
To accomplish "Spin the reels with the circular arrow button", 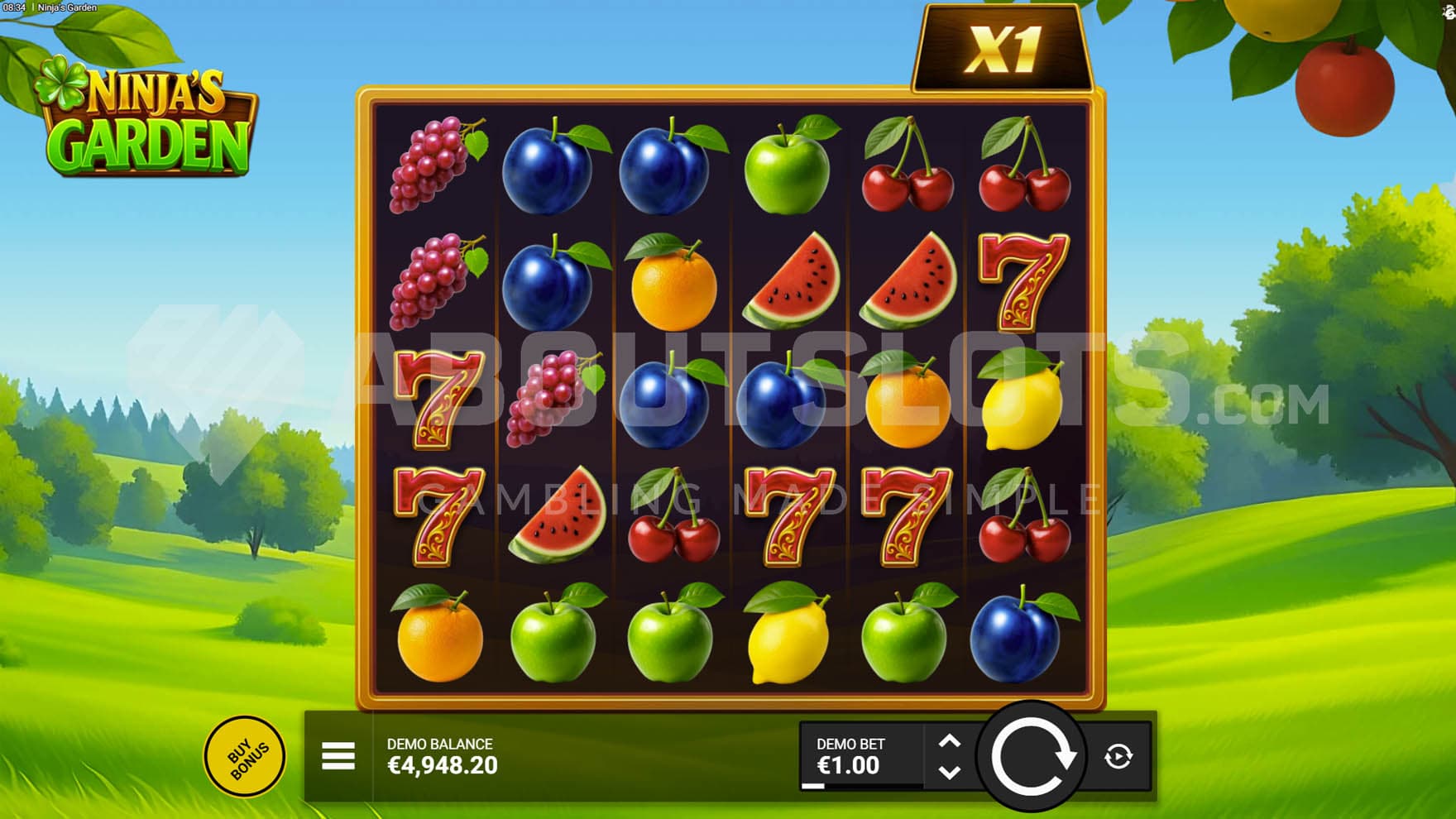I will coord(1031,756).
